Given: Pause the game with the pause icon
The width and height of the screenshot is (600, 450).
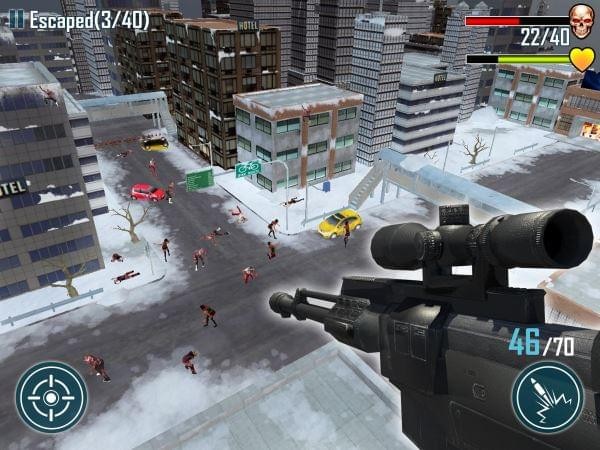Looking at the screenshot, I should pyautogui.click(x=17, y=19).
